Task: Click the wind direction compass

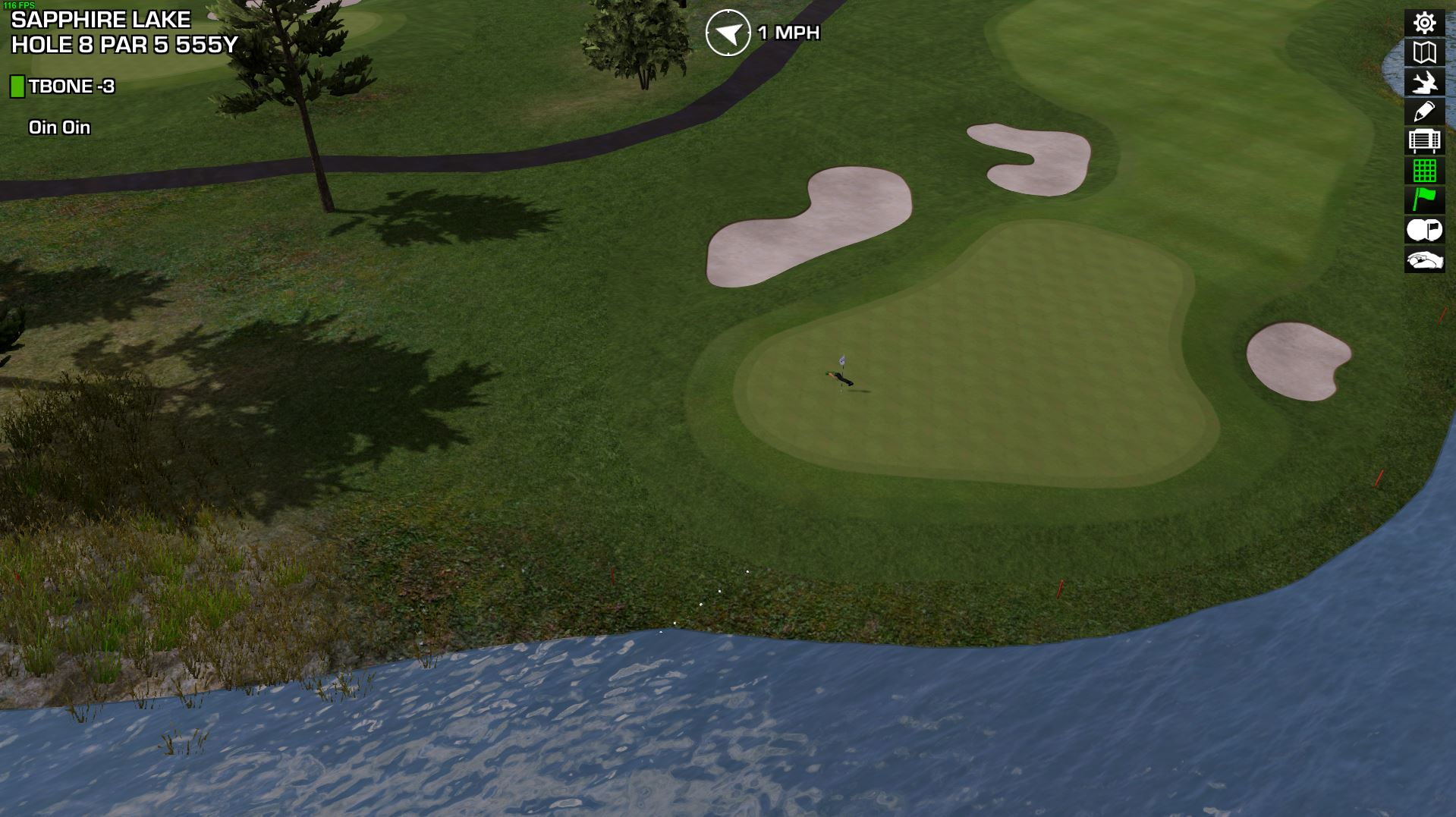Action: click(728, 33)
